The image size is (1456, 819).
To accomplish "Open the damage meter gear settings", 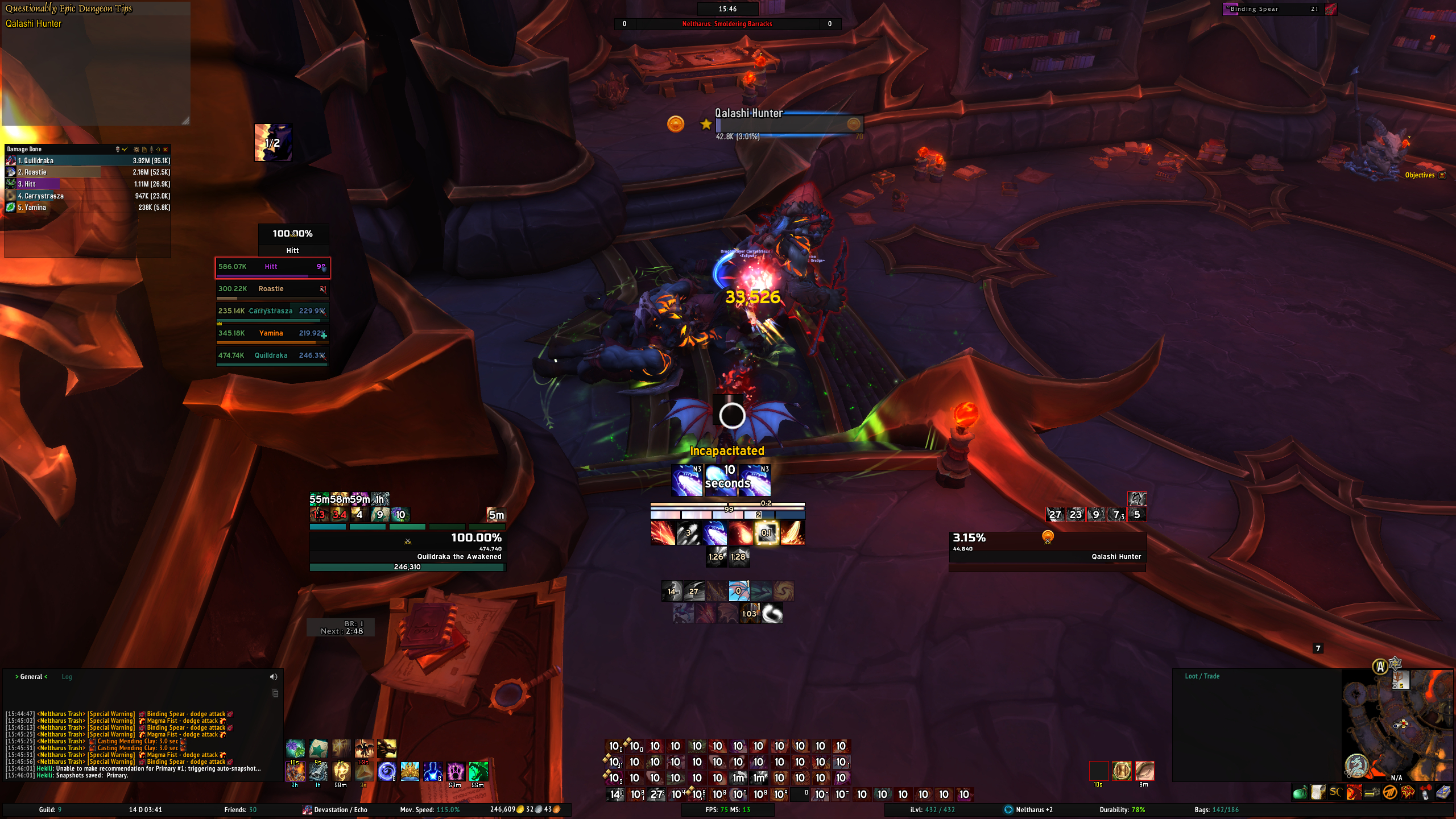I will pyautogui.click(x=136, y=150).
